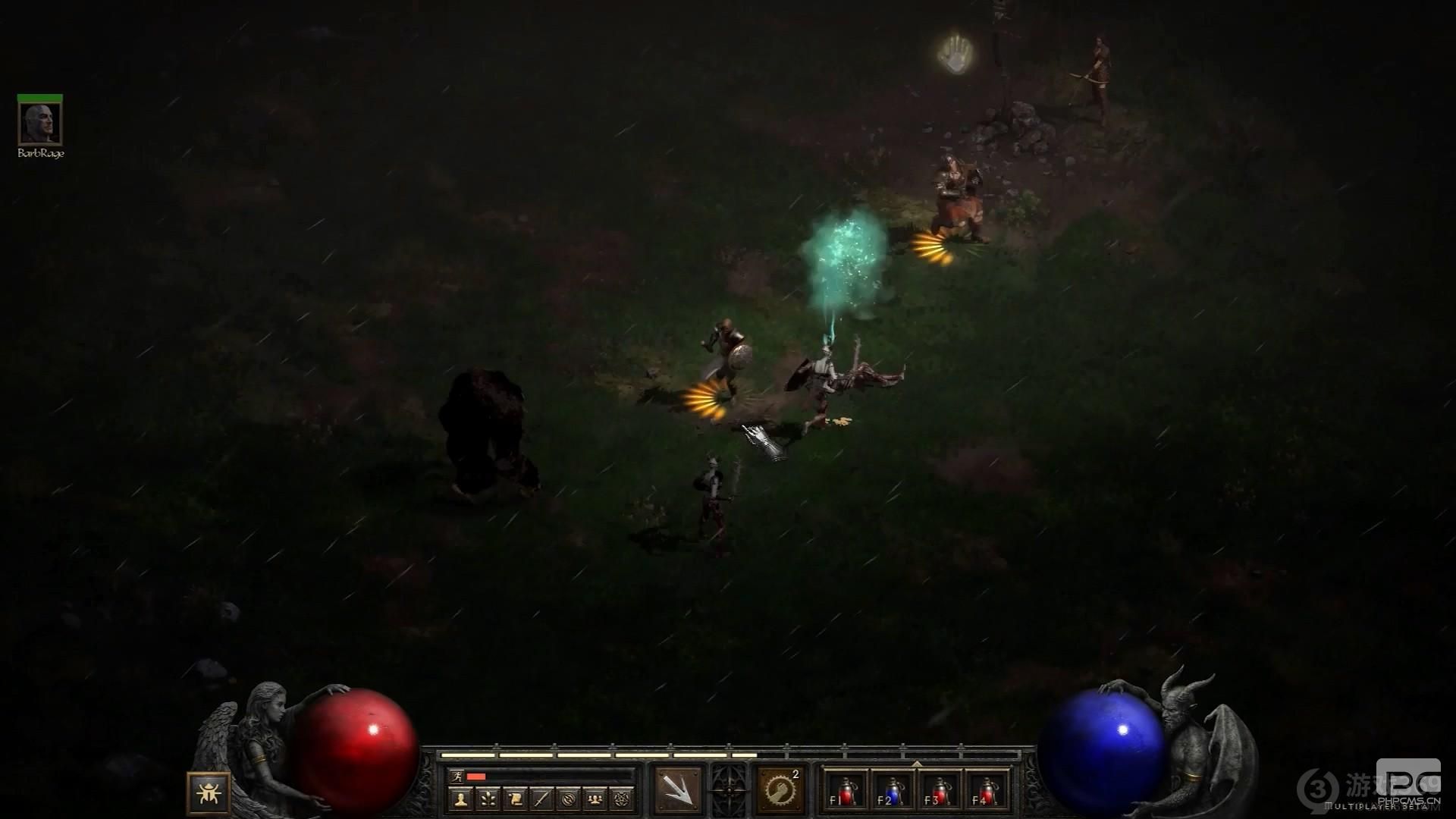Toggle the run/walk running-man icon
Image resolution: width=1456 pixels, height=819 pixels.
(457, 776)
